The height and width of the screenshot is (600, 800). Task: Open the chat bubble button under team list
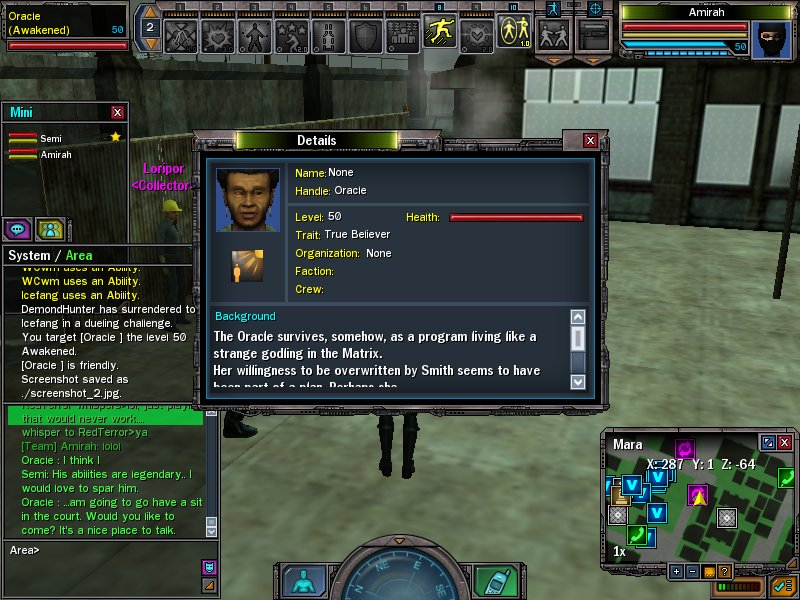pos(17,229)
